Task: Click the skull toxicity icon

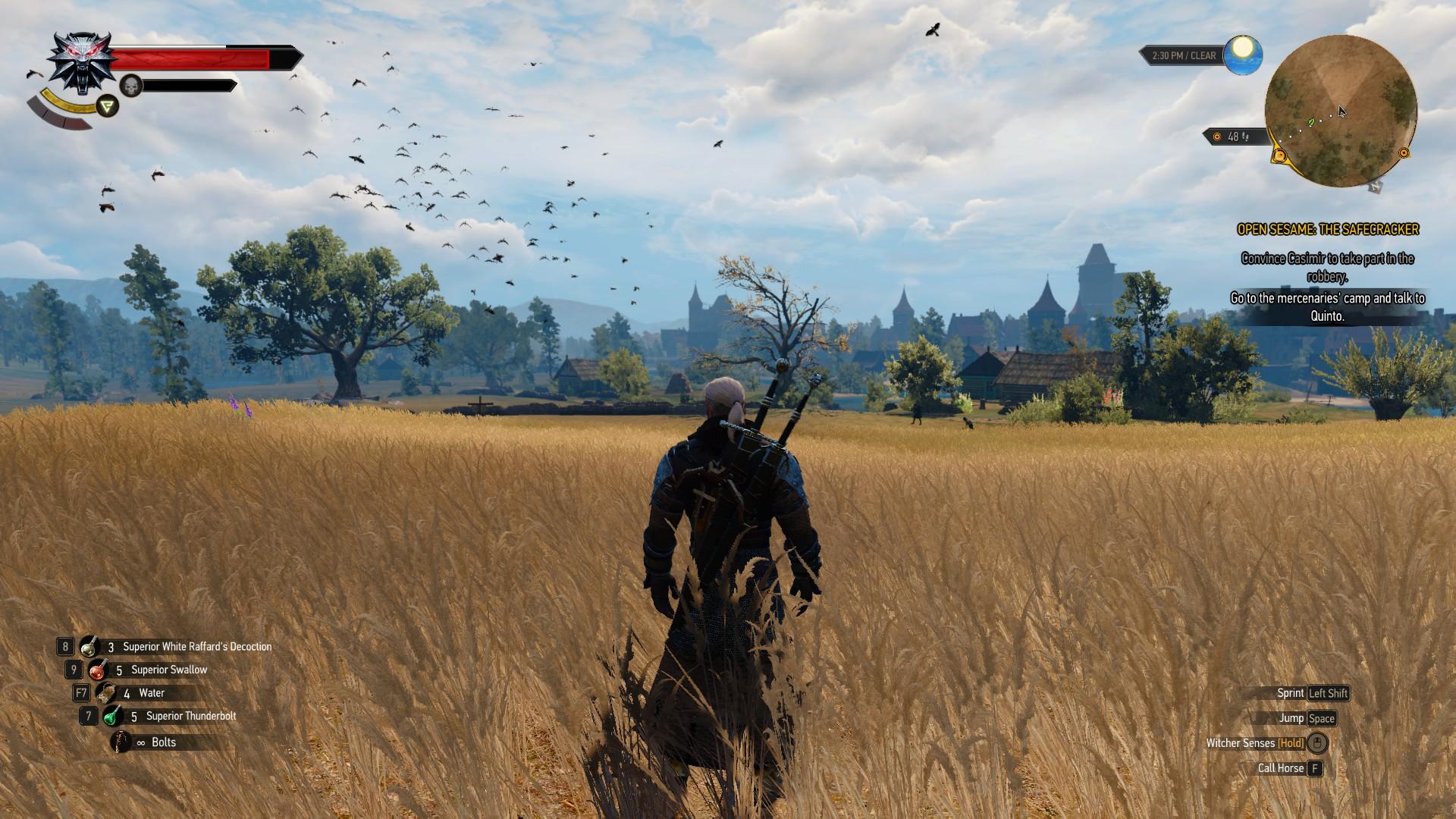Action: (132, 86)
